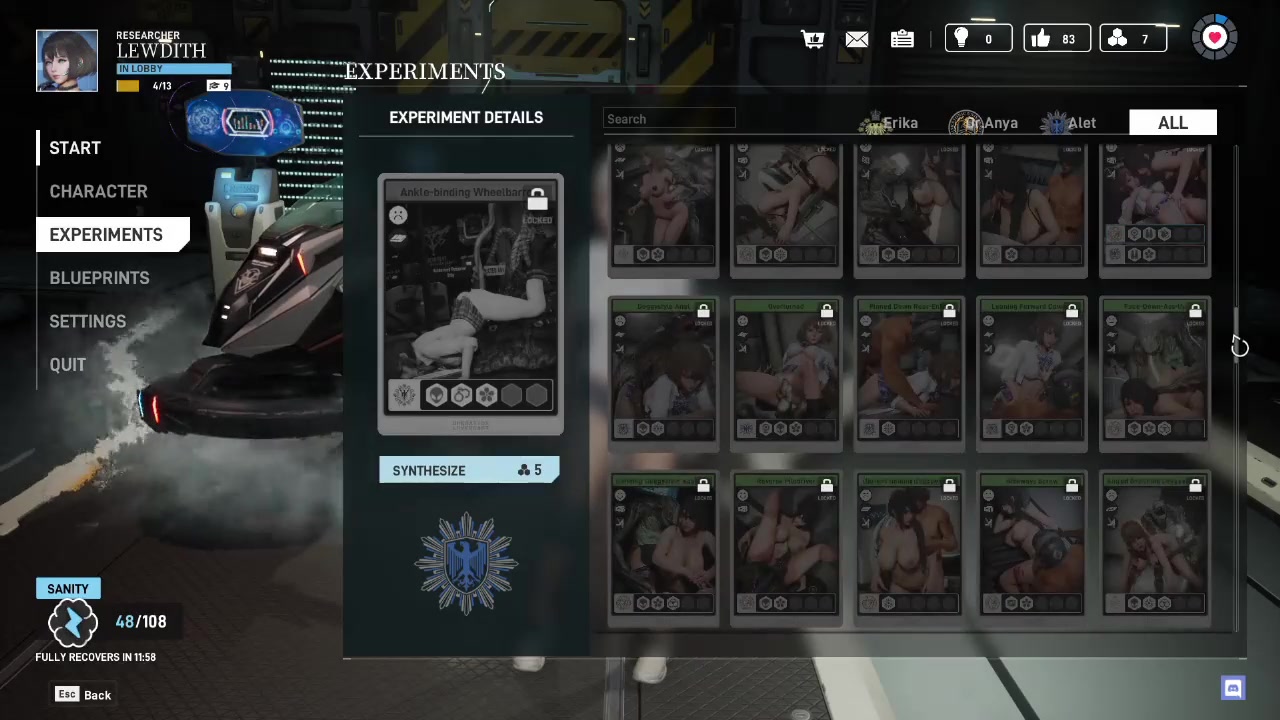Click the lightbulb currency counter
1280x720 pixels.
pos(977,39)
